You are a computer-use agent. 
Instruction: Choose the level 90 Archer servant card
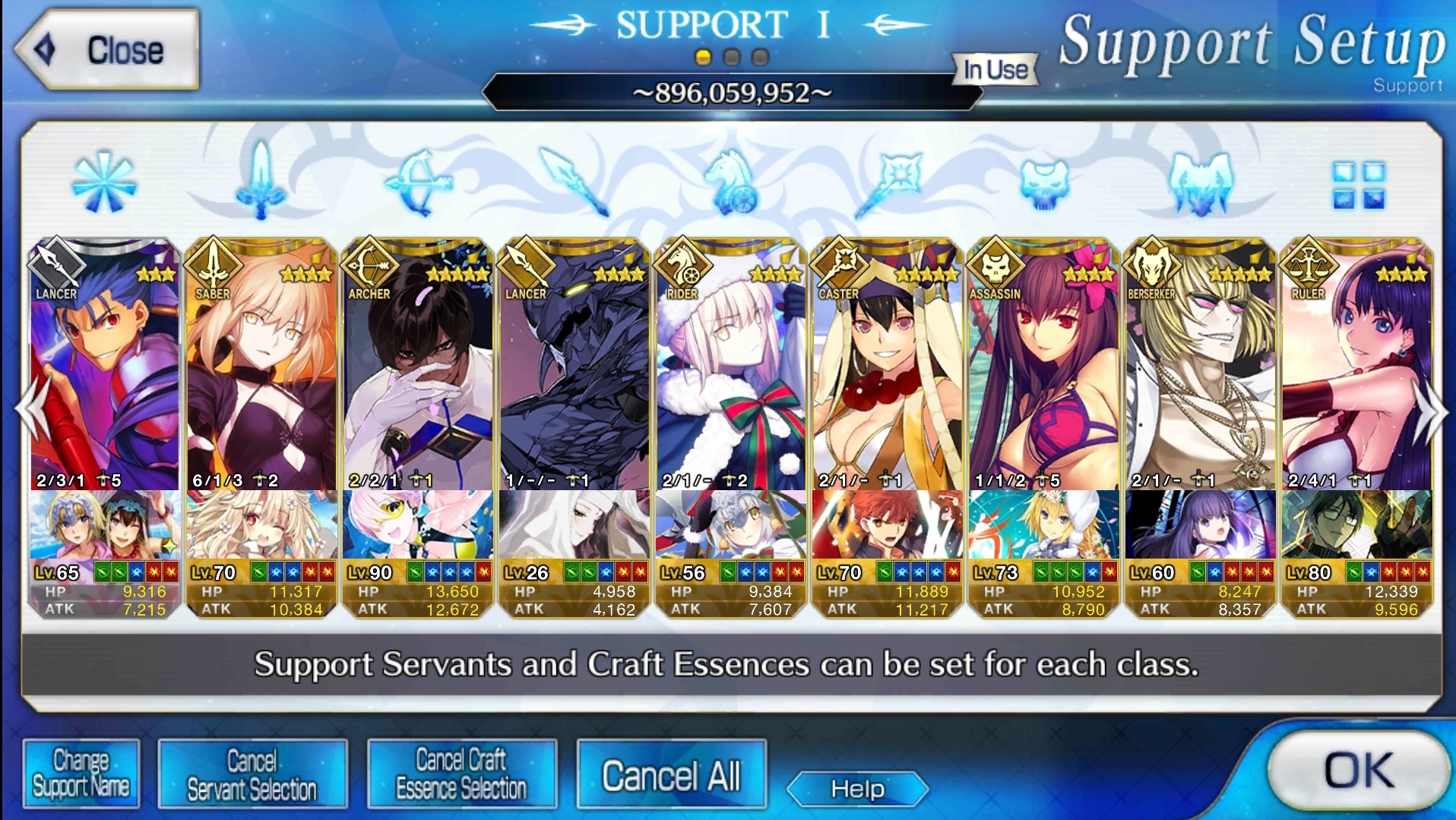tap(417, 372)
